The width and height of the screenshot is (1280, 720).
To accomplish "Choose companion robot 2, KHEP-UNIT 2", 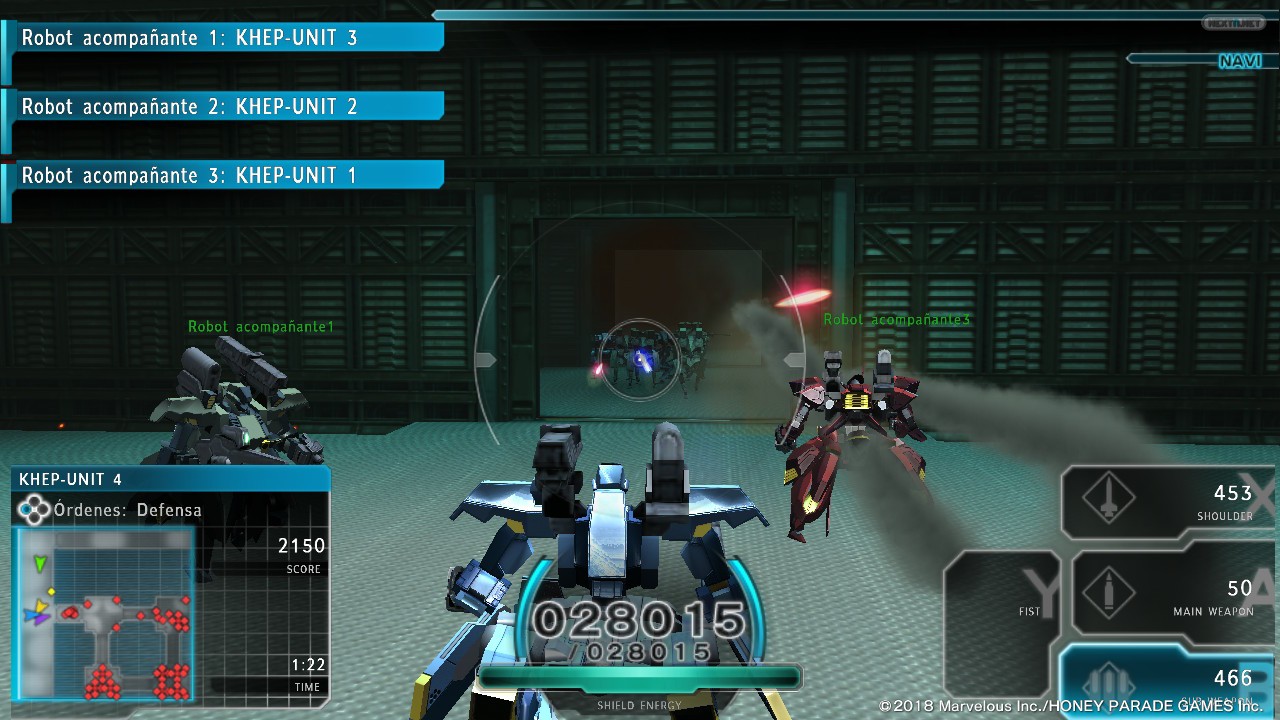I will click(225, 107).
